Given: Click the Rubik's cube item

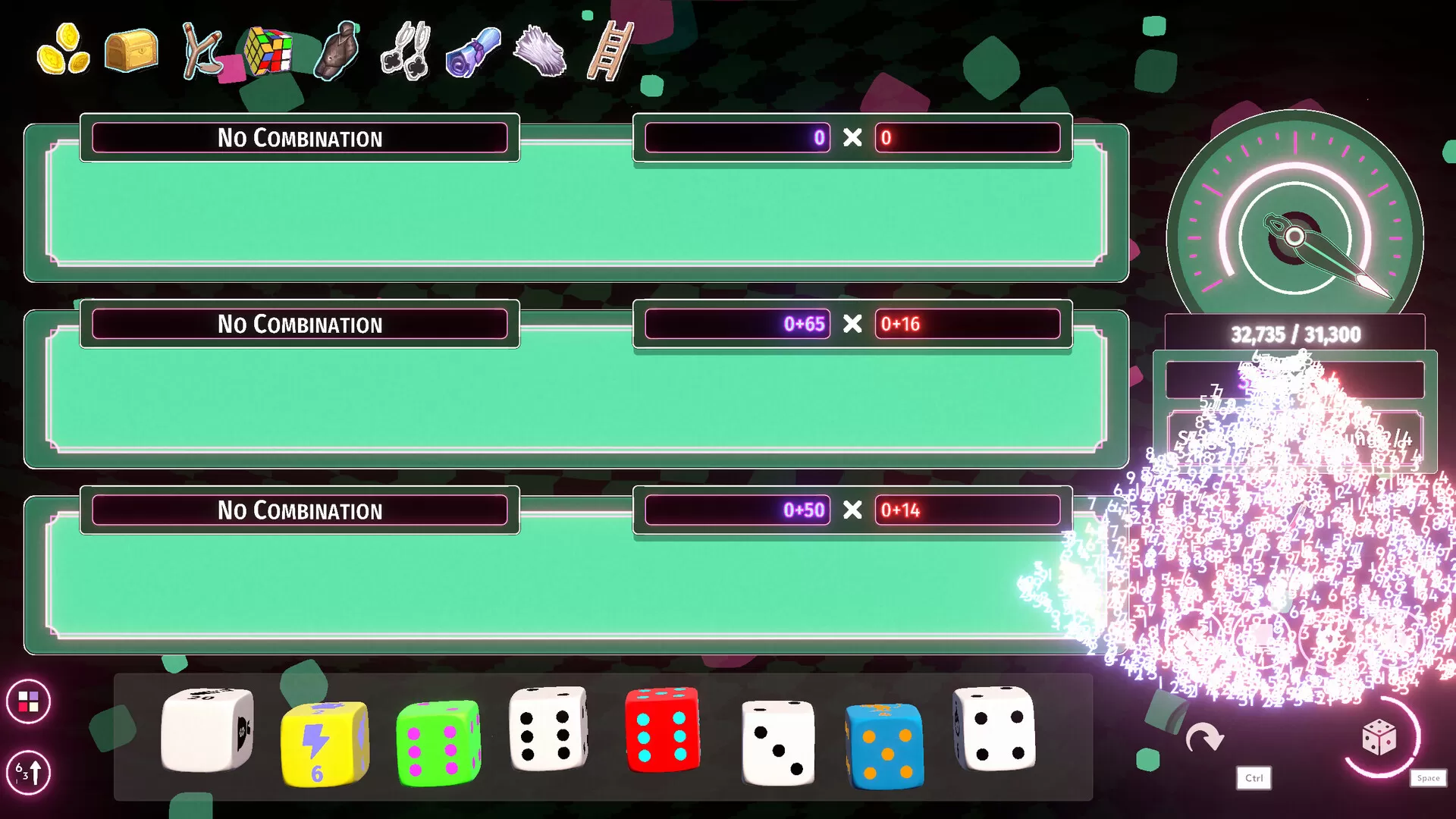Looking at the screenshot, I should (269, 52).
